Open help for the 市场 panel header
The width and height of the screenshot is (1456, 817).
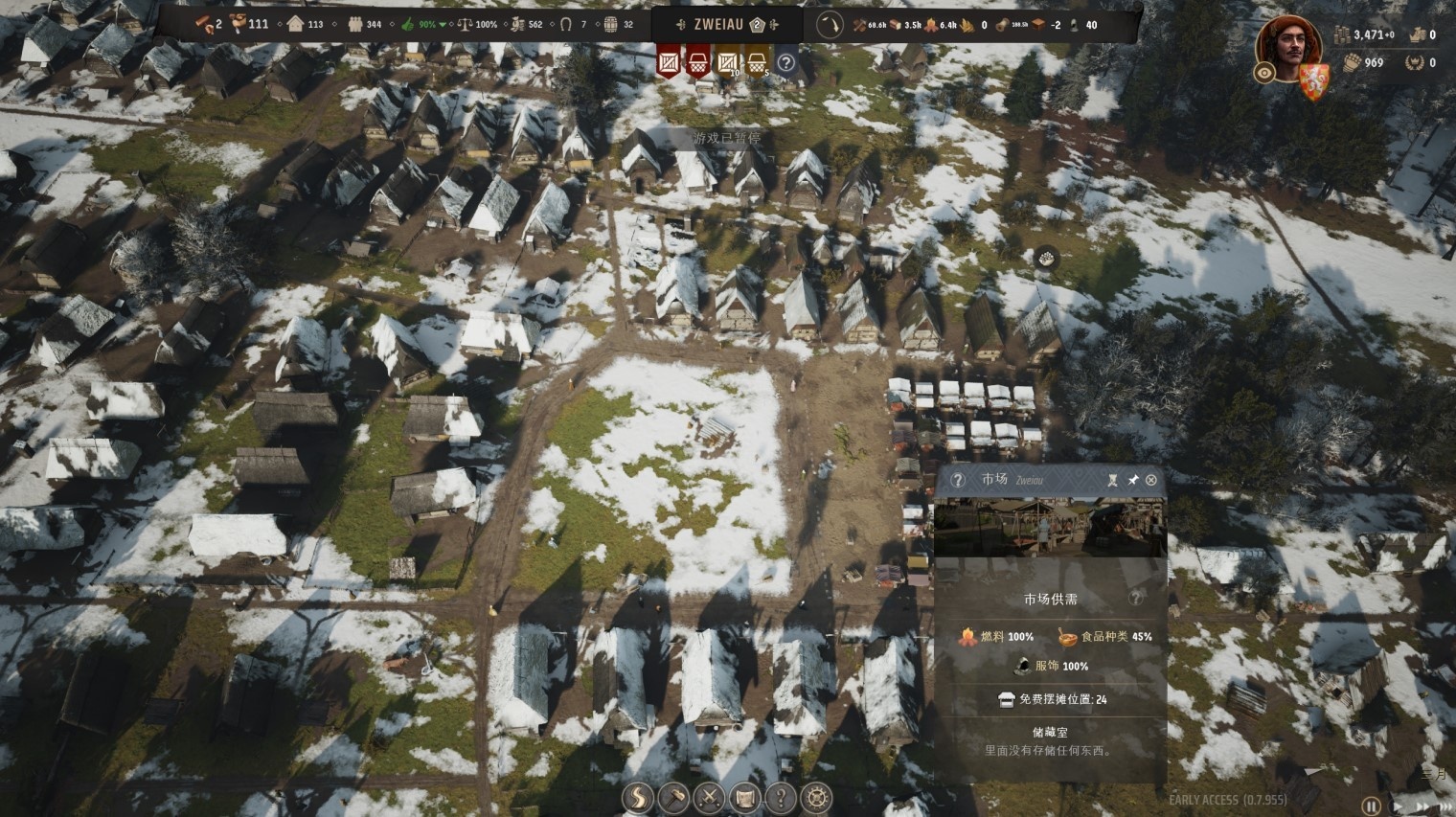click(x=957, y=480)
